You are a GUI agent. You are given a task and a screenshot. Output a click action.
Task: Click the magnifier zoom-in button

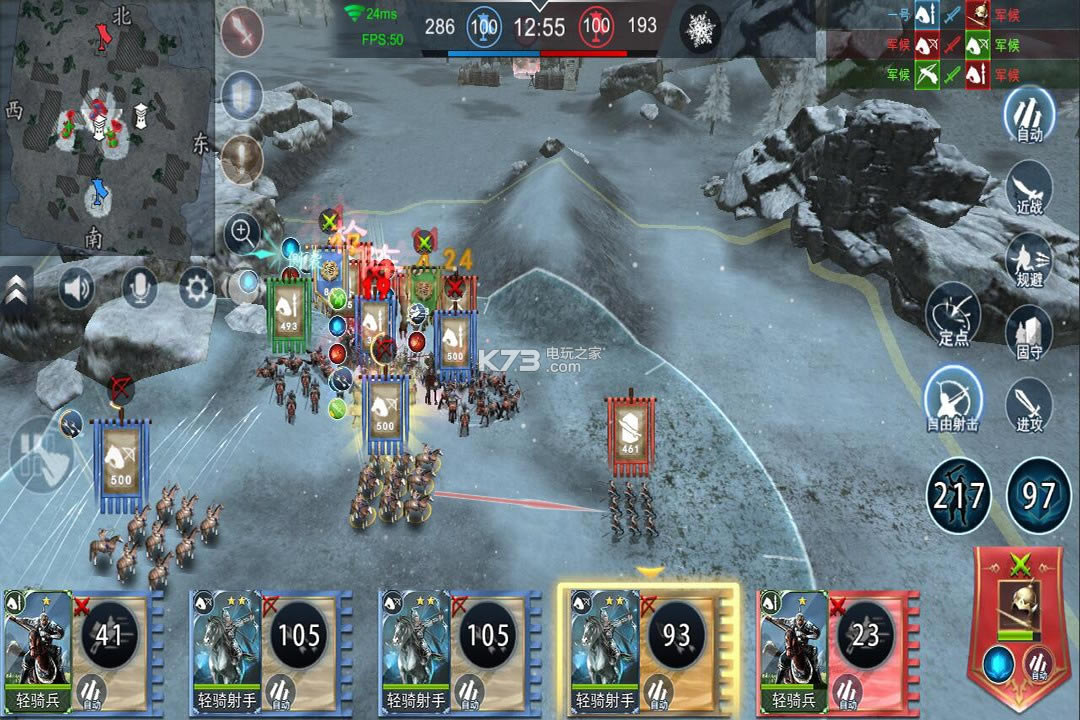point(242,235)
